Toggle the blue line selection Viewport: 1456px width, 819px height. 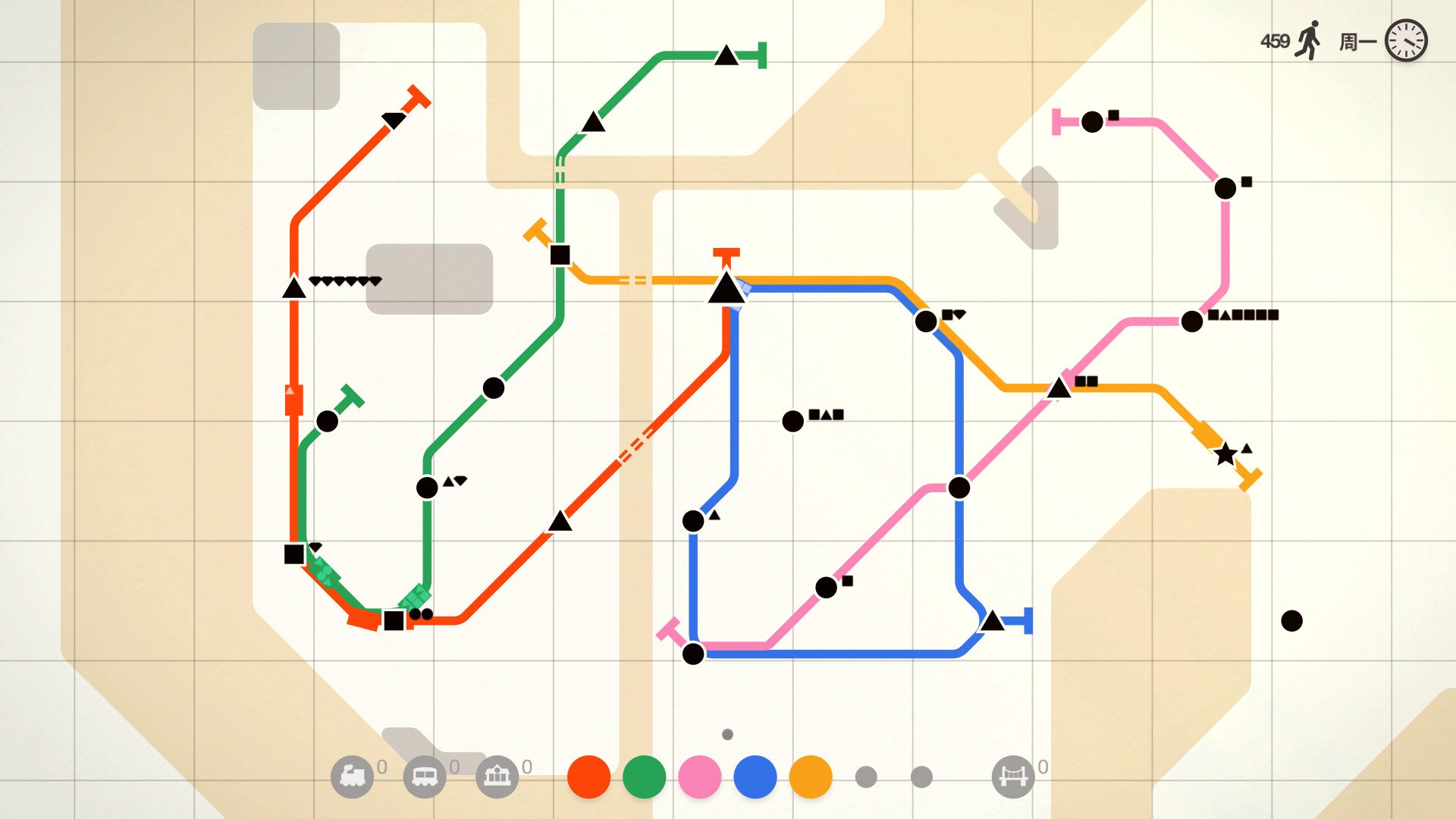pyautogui.click(x=754, y=777)
